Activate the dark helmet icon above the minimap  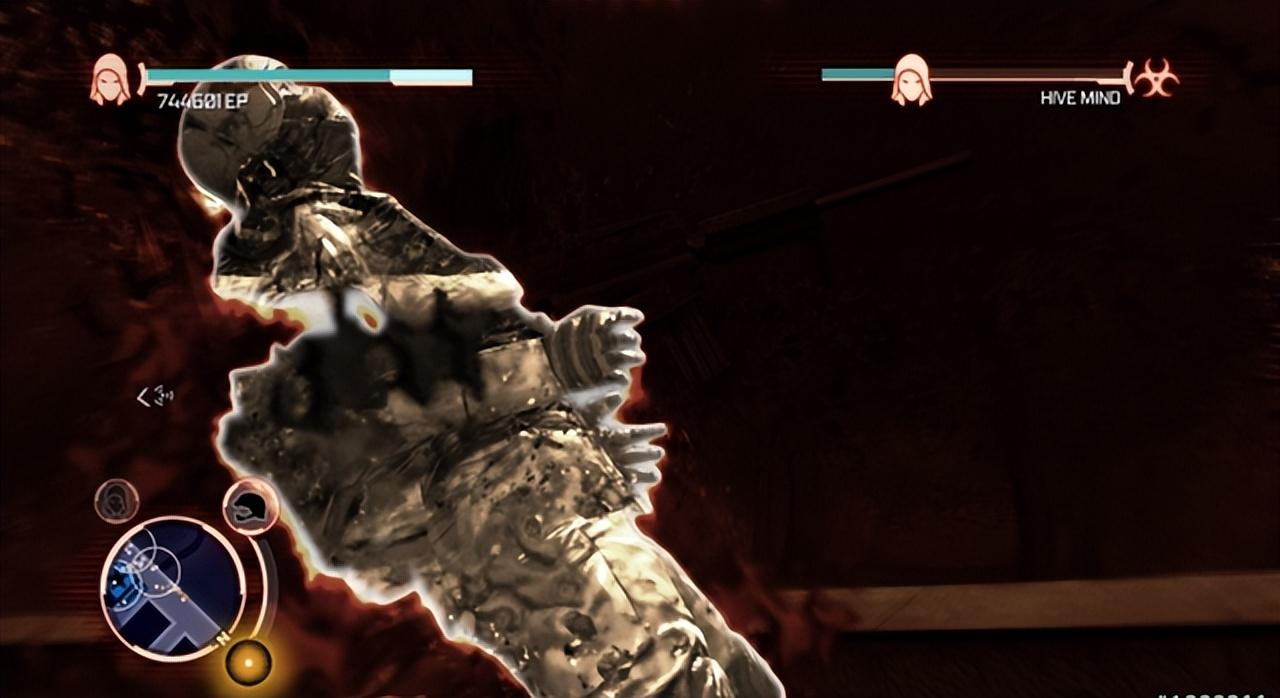point(248,507)
